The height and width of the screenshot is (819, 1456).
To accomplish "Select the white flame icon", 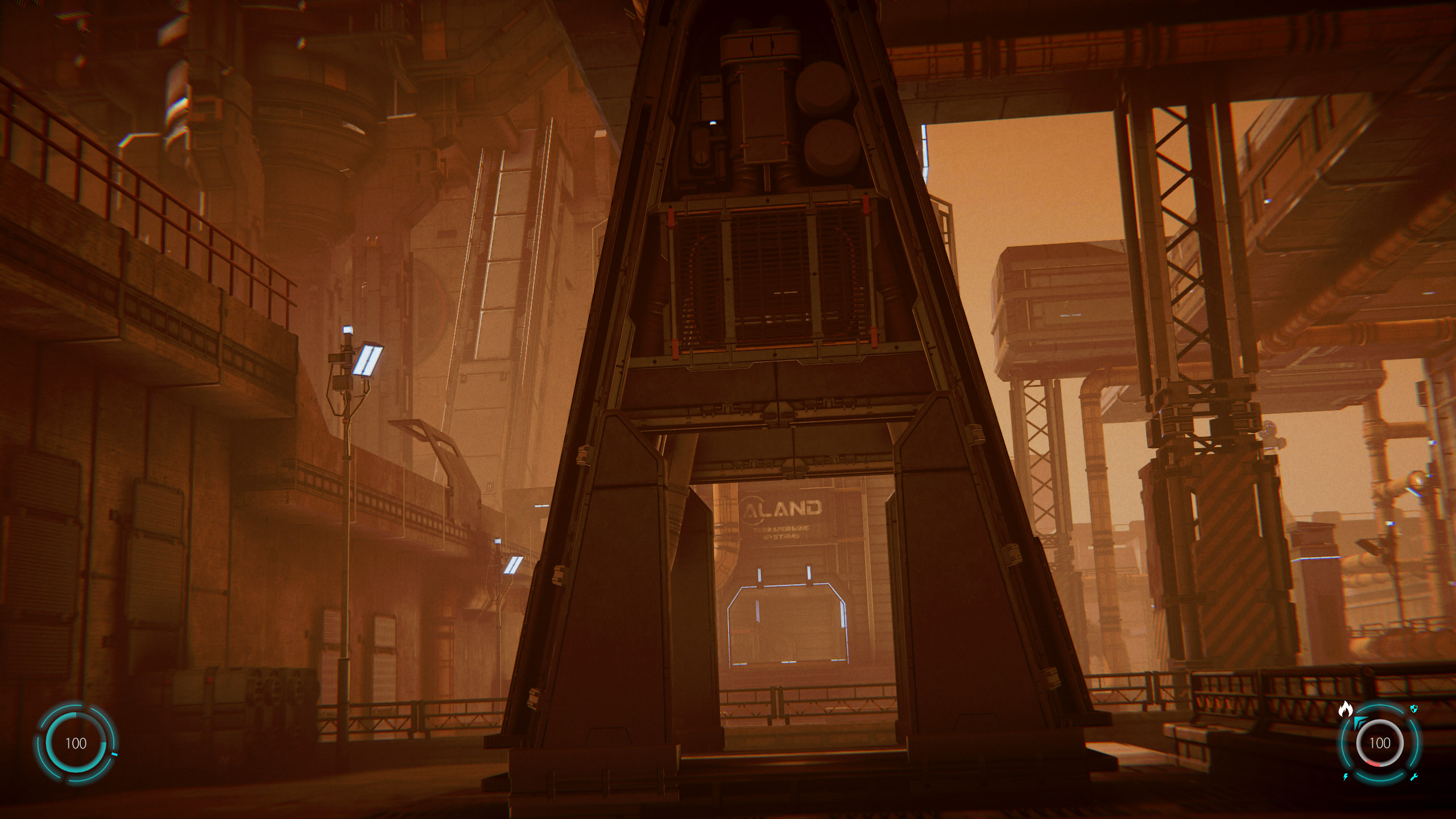I will coord(1345,709).
